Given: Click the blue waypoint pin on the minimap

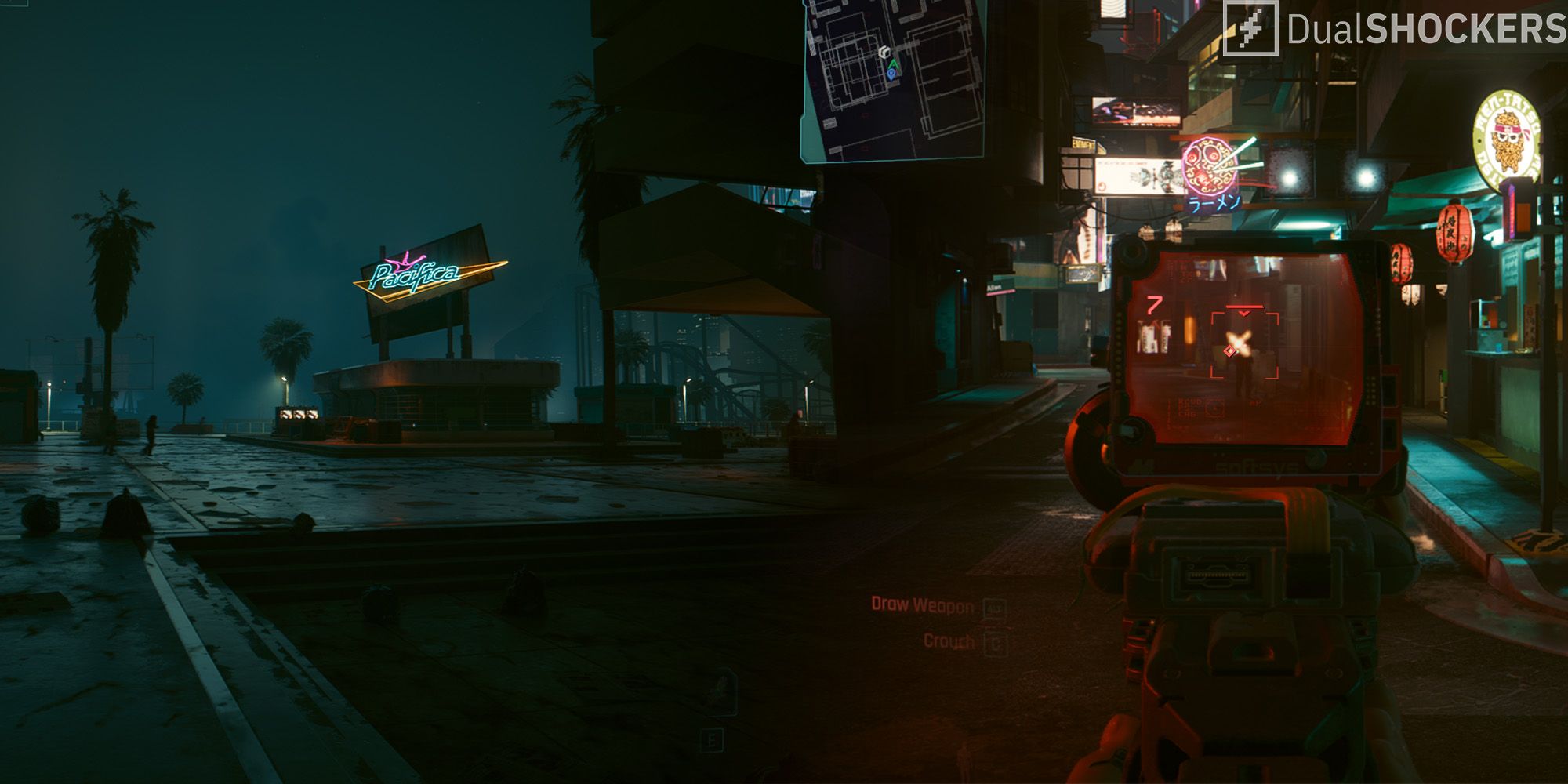Looking at the screenshot, I should coord(892,74).
